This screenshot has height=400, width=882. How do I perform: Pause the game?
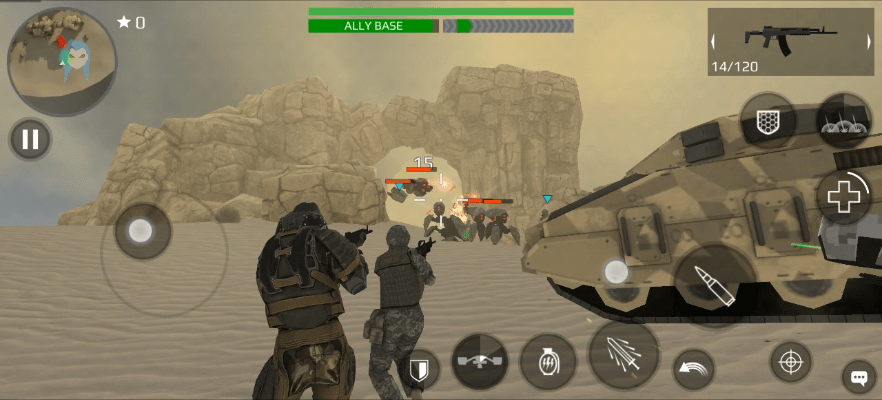(x=31, y=139)
